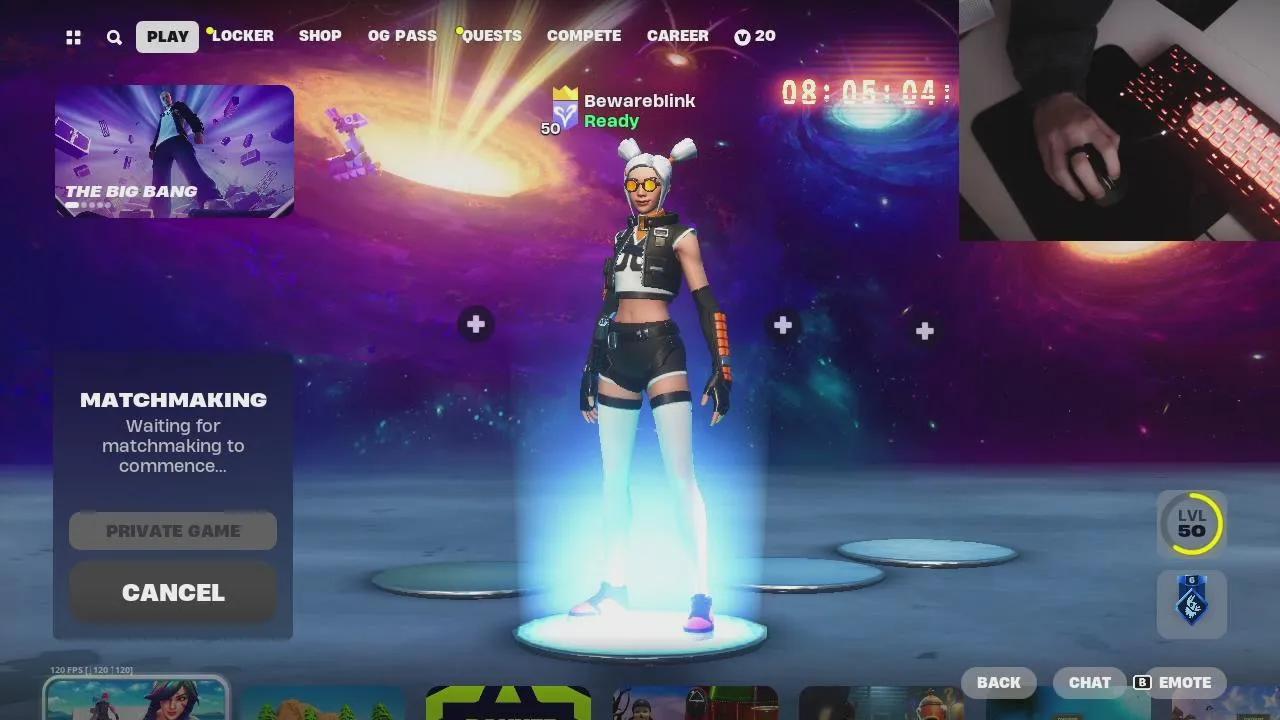Click the PRIVATE GAME button
1280x720 pixels.
(172, 530)
